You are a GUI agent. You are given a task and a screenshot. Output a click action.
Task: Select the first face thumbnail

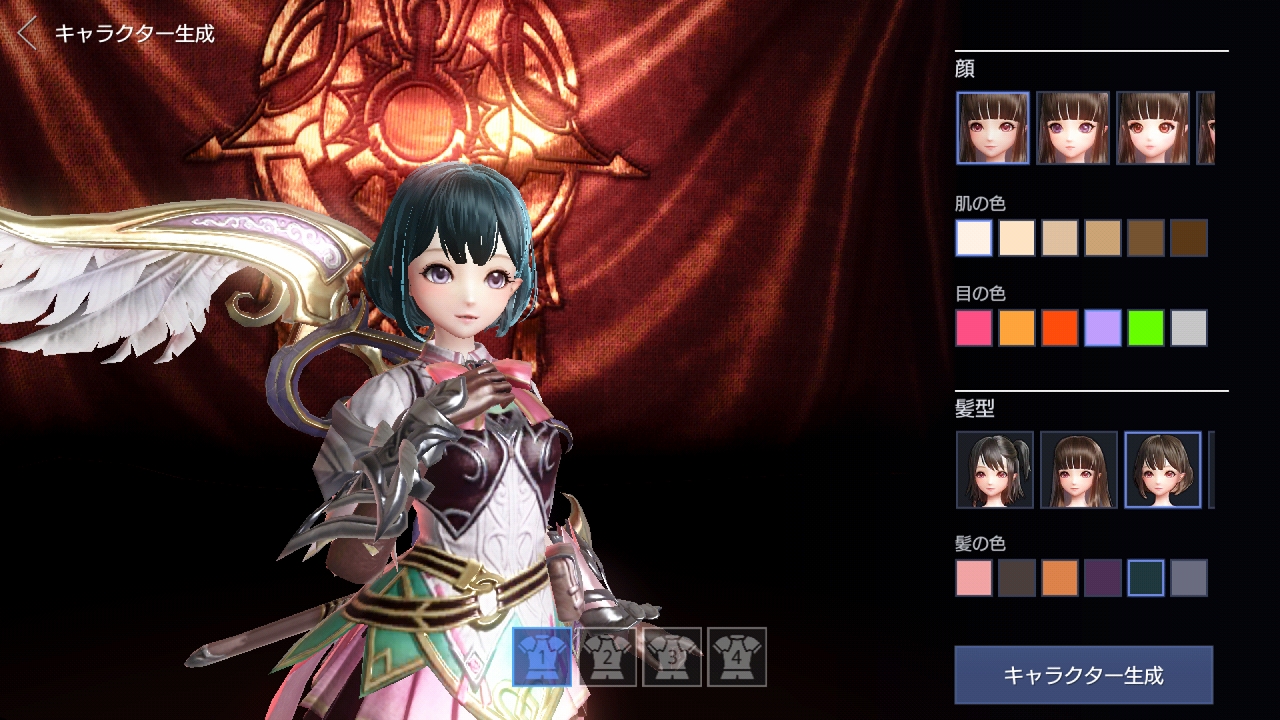[x=993, y=128]
